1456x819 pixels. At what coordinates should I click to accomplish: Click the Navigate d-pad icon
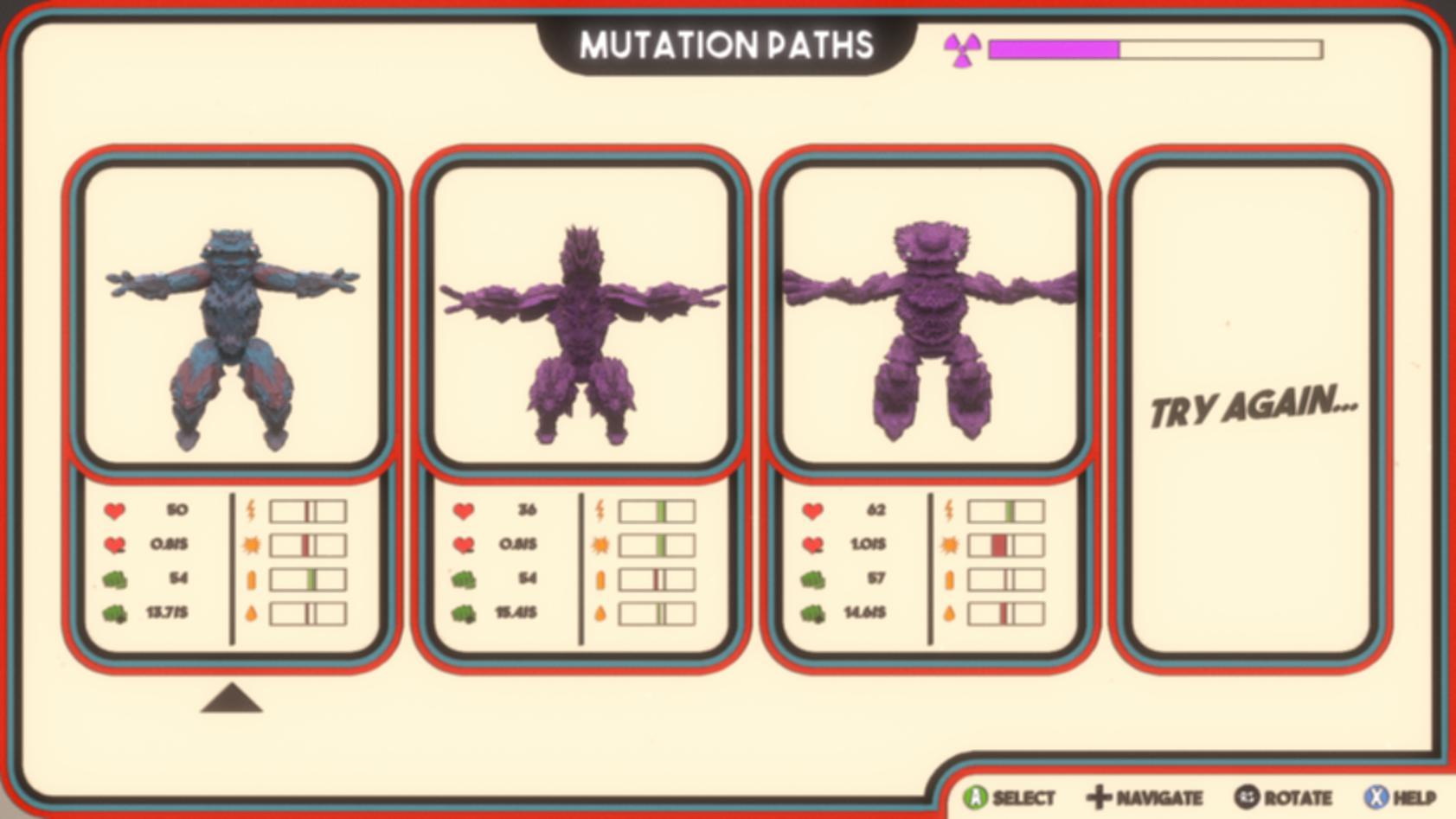coord(1099,797)
